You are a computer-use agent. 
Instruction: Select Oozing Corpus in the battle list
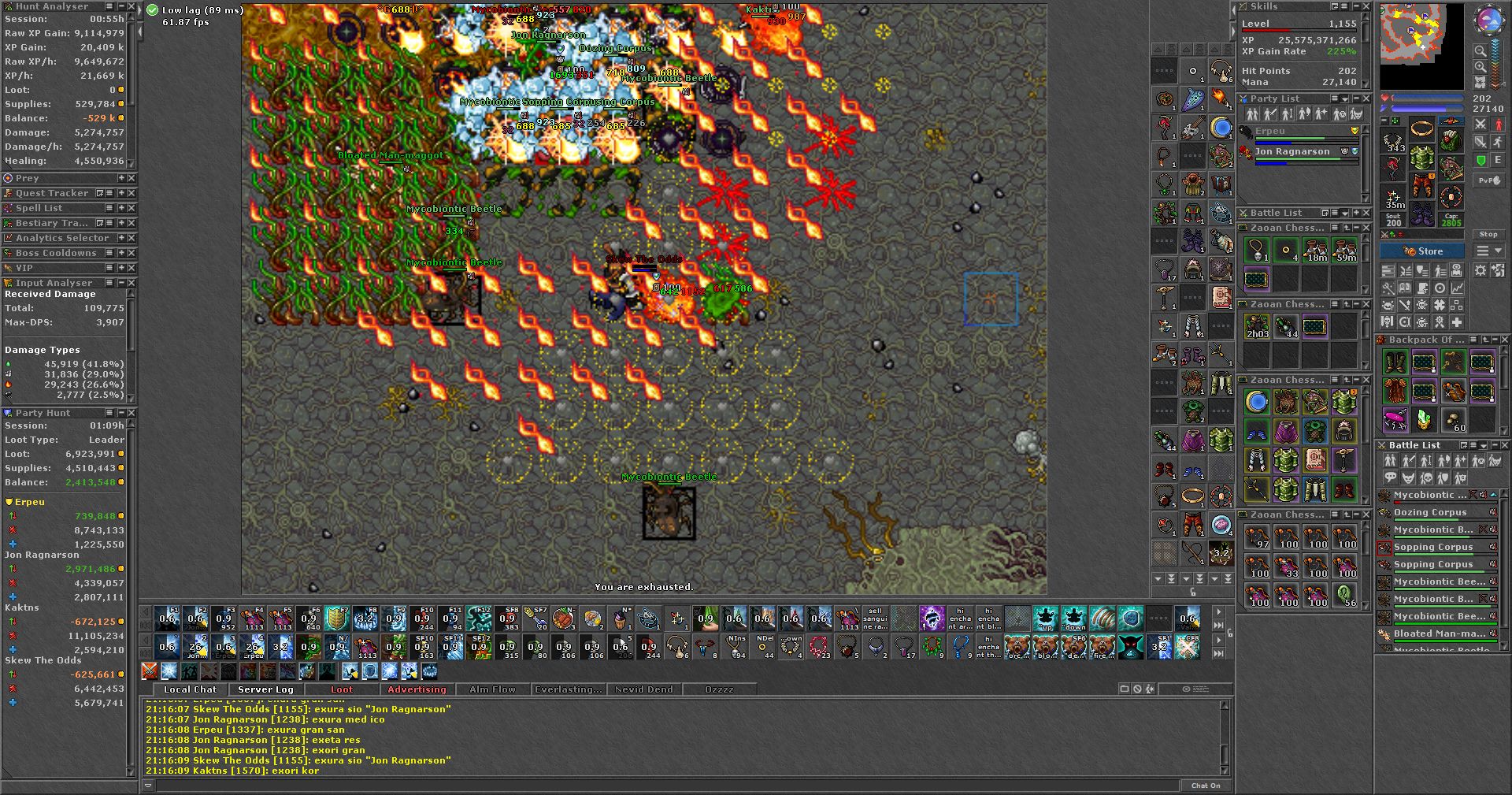(1430, 512)
